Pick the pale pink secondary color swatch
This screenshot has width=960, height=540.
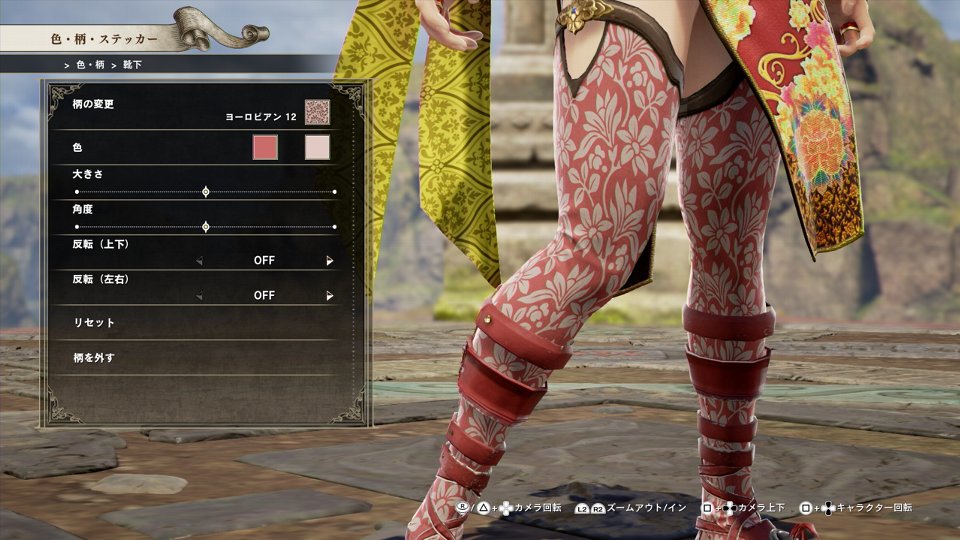[x=317, y=148]
